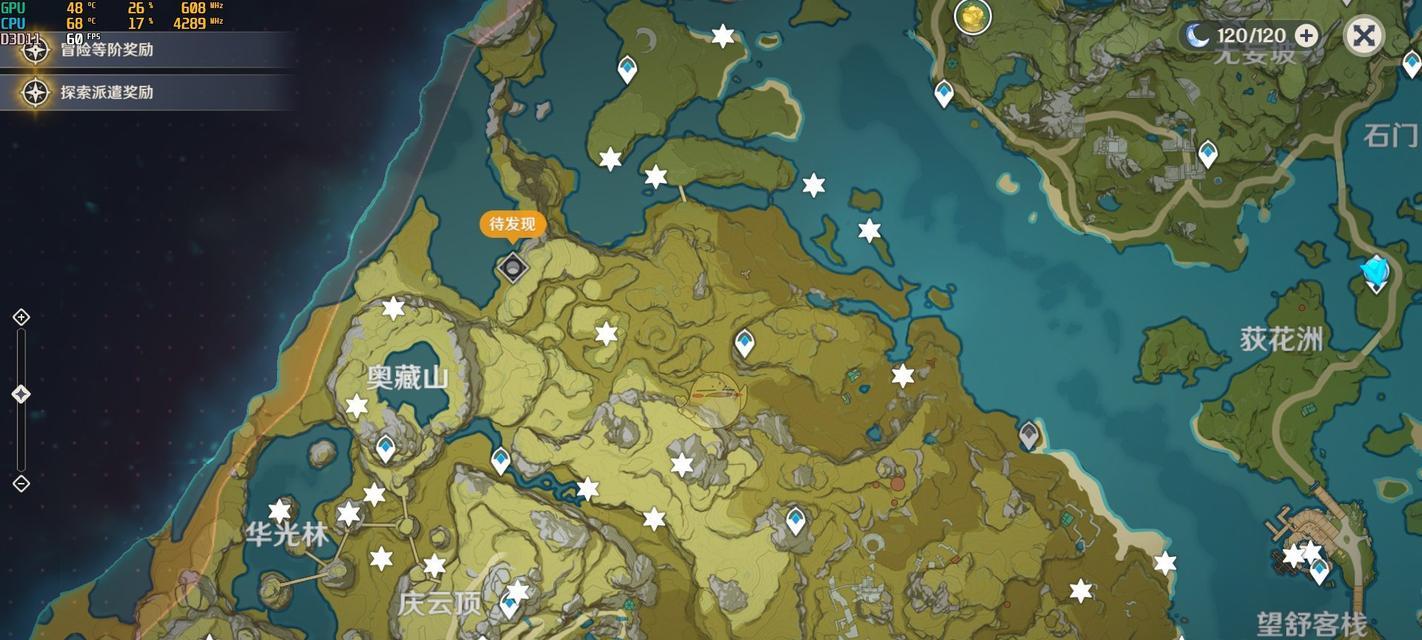This screenshot has height=640, width=1422.
Task: Add Original Resin with the plus button
Action: (x=1306, y=36)
